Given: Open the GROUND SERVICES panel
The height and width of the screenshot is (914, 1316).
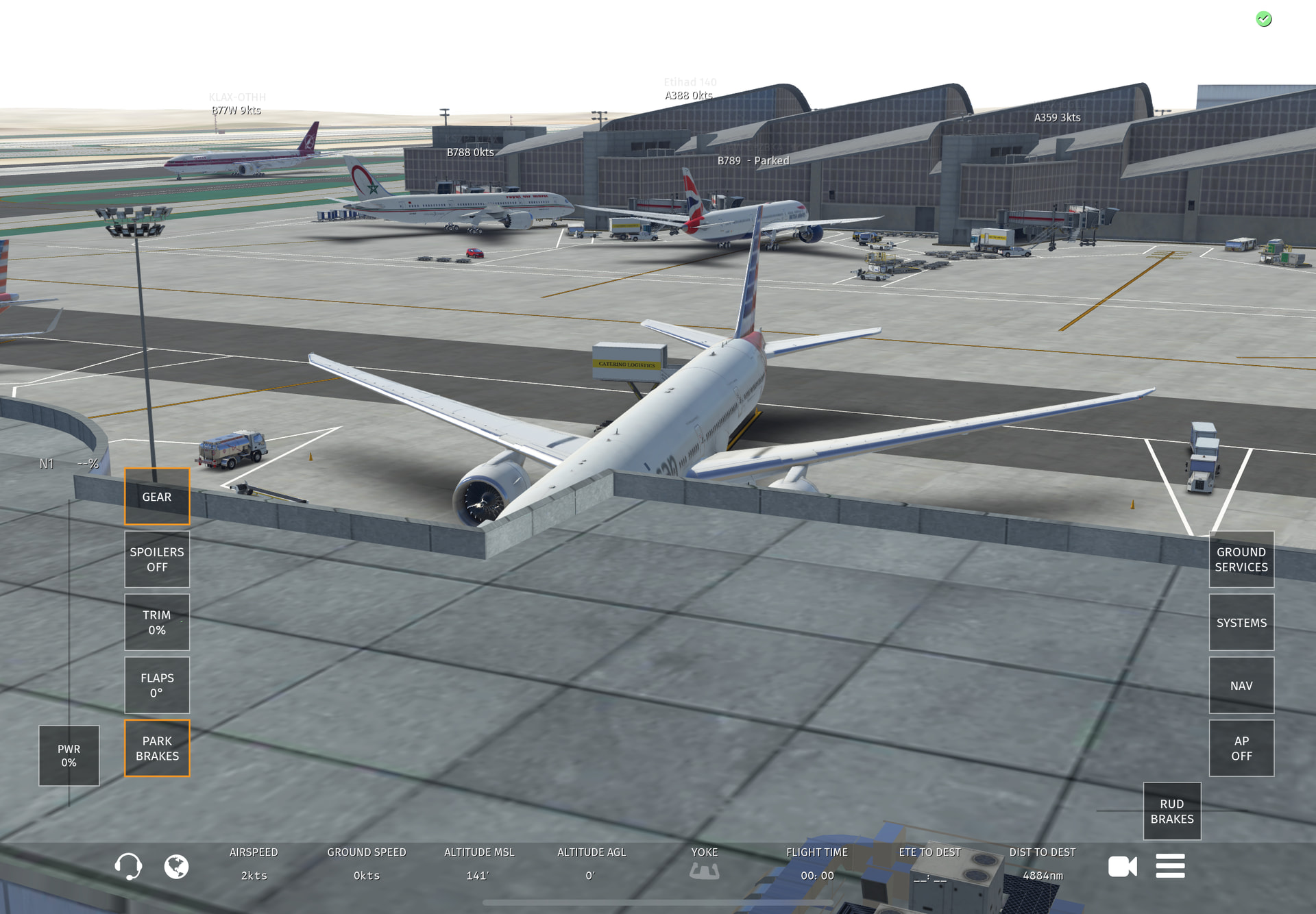Looking at the screenshot, I should pyautogui.click(x=1241, y=559).
